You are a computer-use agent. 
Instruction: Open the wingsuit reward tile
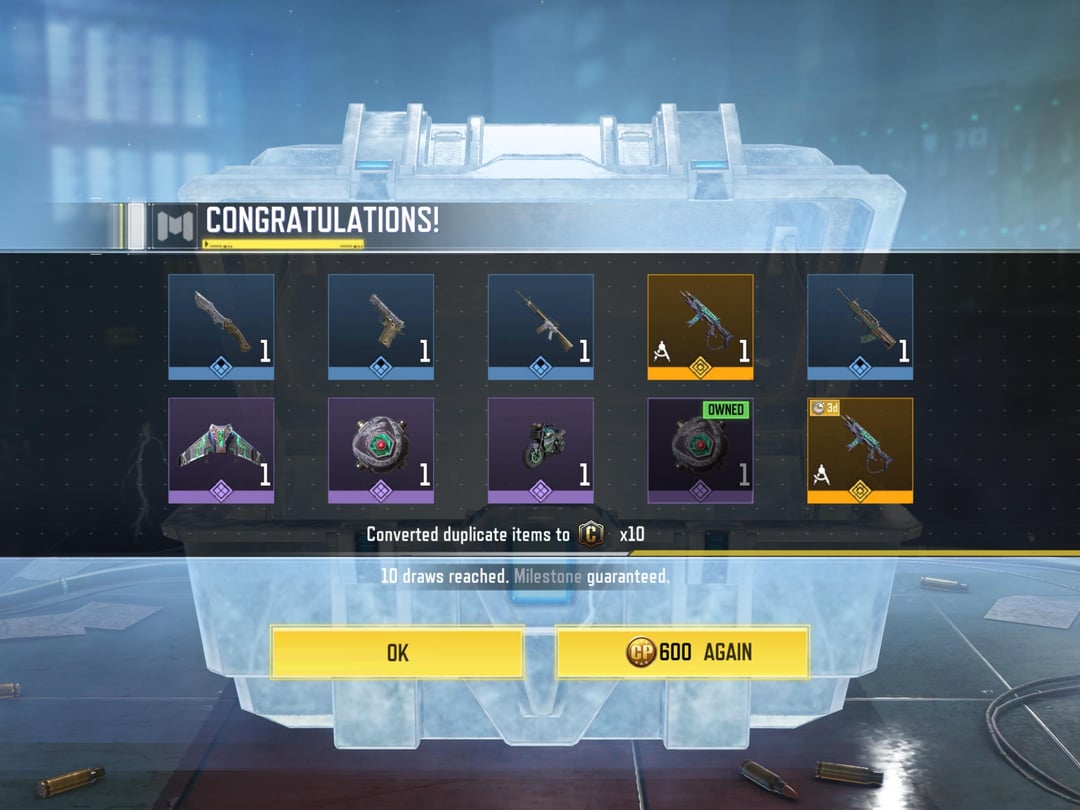click(x=221, y=450)
